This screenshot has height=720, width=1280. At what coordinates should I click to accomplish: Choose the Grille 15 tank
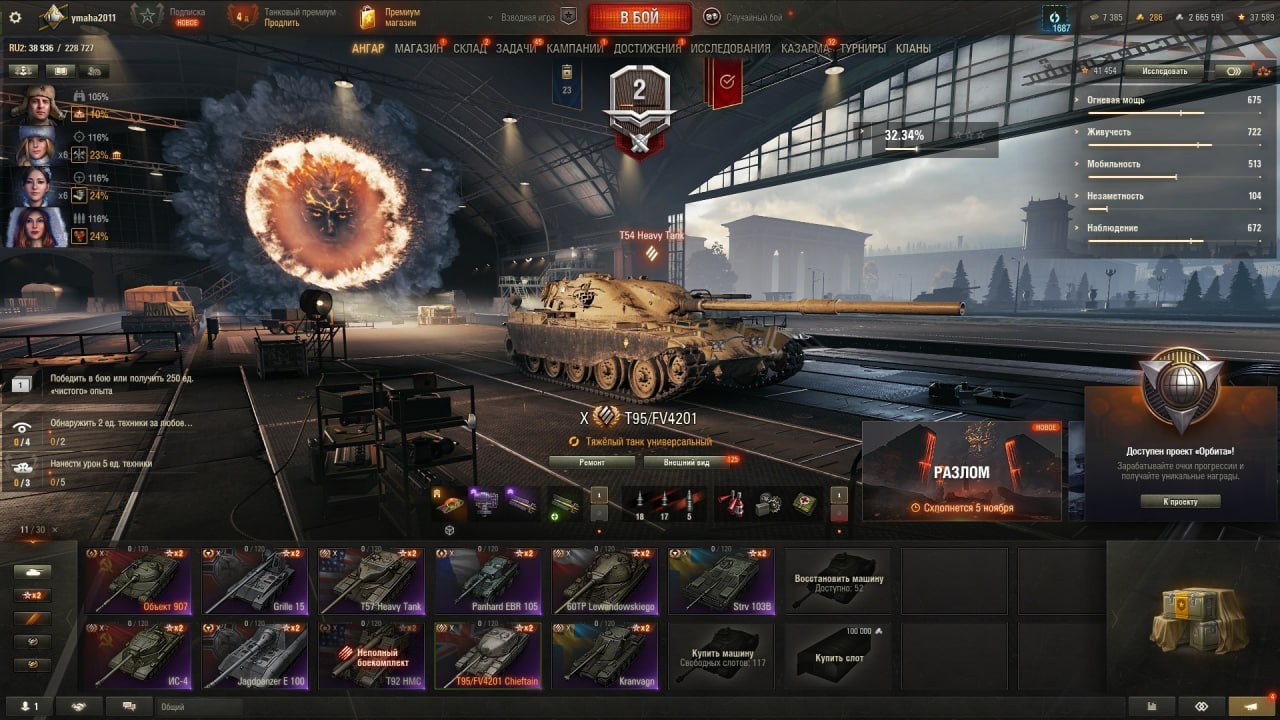[x=254, y=580]
